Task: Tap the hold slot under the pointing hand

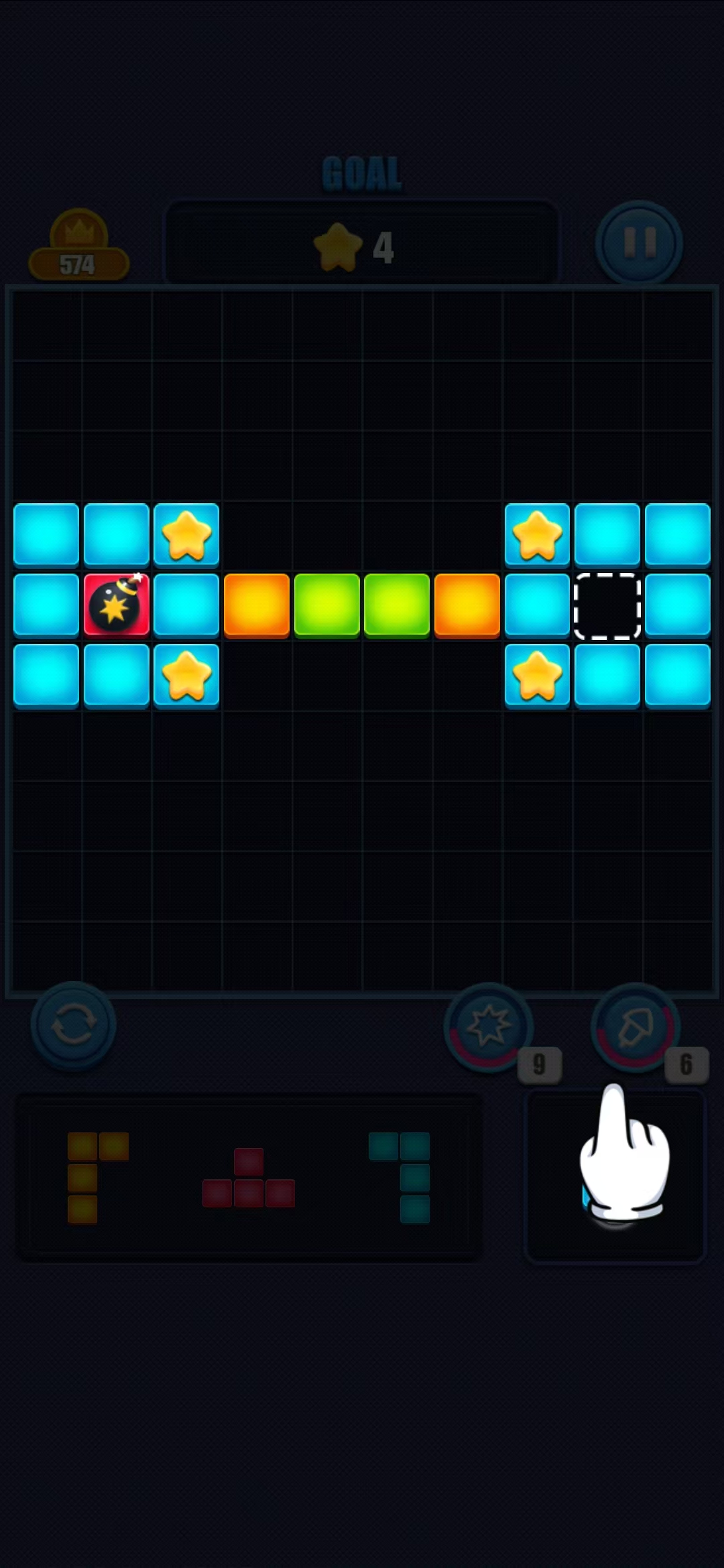Action: click(x=615, y=1177)
